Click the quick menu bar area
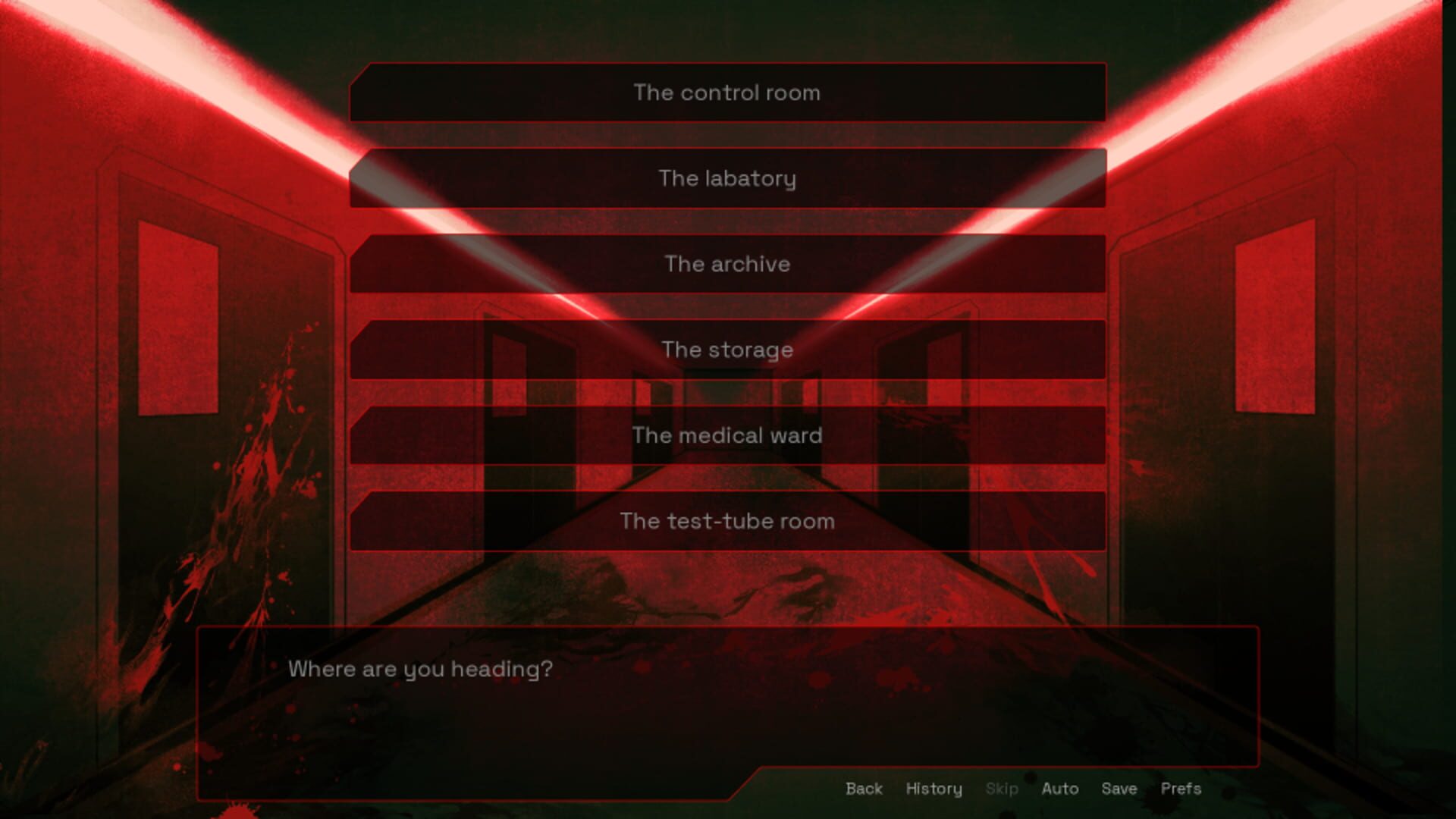This screenshot has height=819, width=1456. click(1024, 789)
